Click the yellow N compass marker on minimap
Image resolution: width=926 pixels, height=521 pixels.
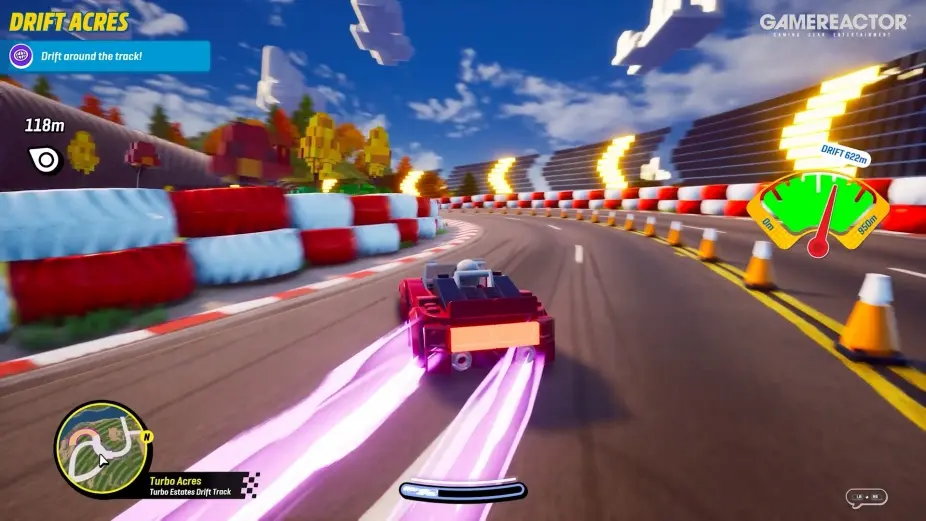point(147,437)
